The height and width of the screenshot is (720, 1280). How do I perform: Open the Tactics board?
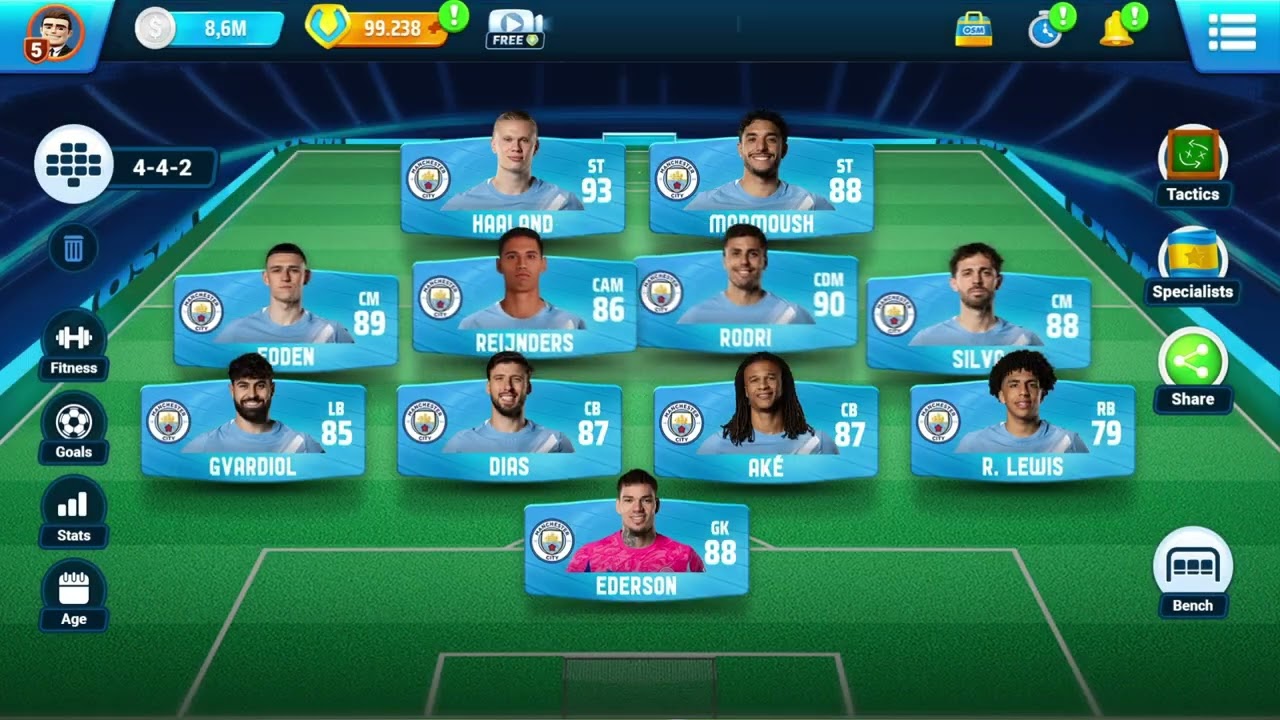click(x=1192, y=160)
